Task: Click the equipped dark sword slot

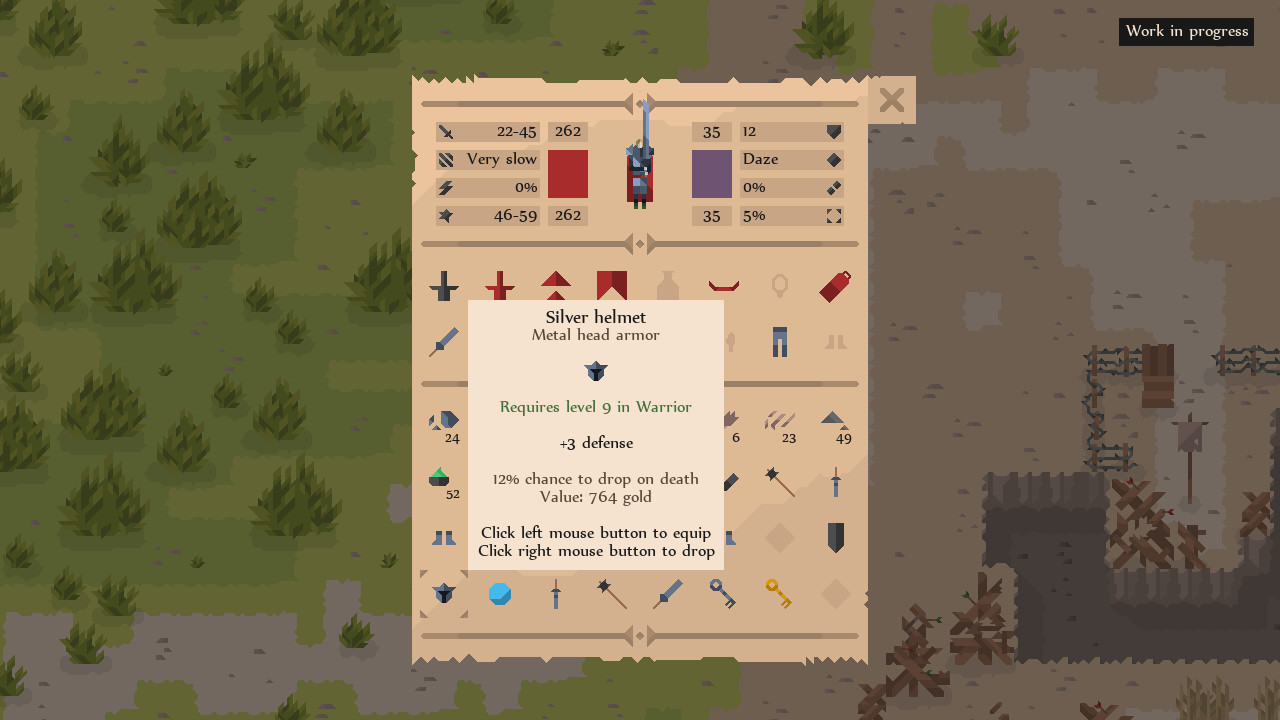Action: point(444,286)
